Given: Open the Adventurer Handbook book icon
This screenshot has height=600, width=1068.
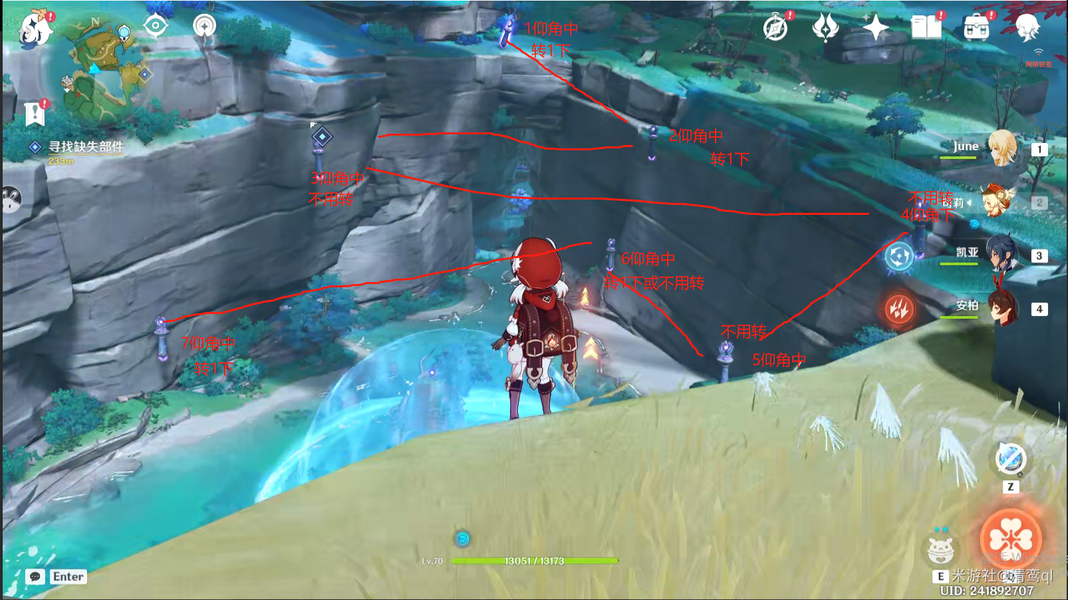Looking at the screenshot, I should point(926,28).
